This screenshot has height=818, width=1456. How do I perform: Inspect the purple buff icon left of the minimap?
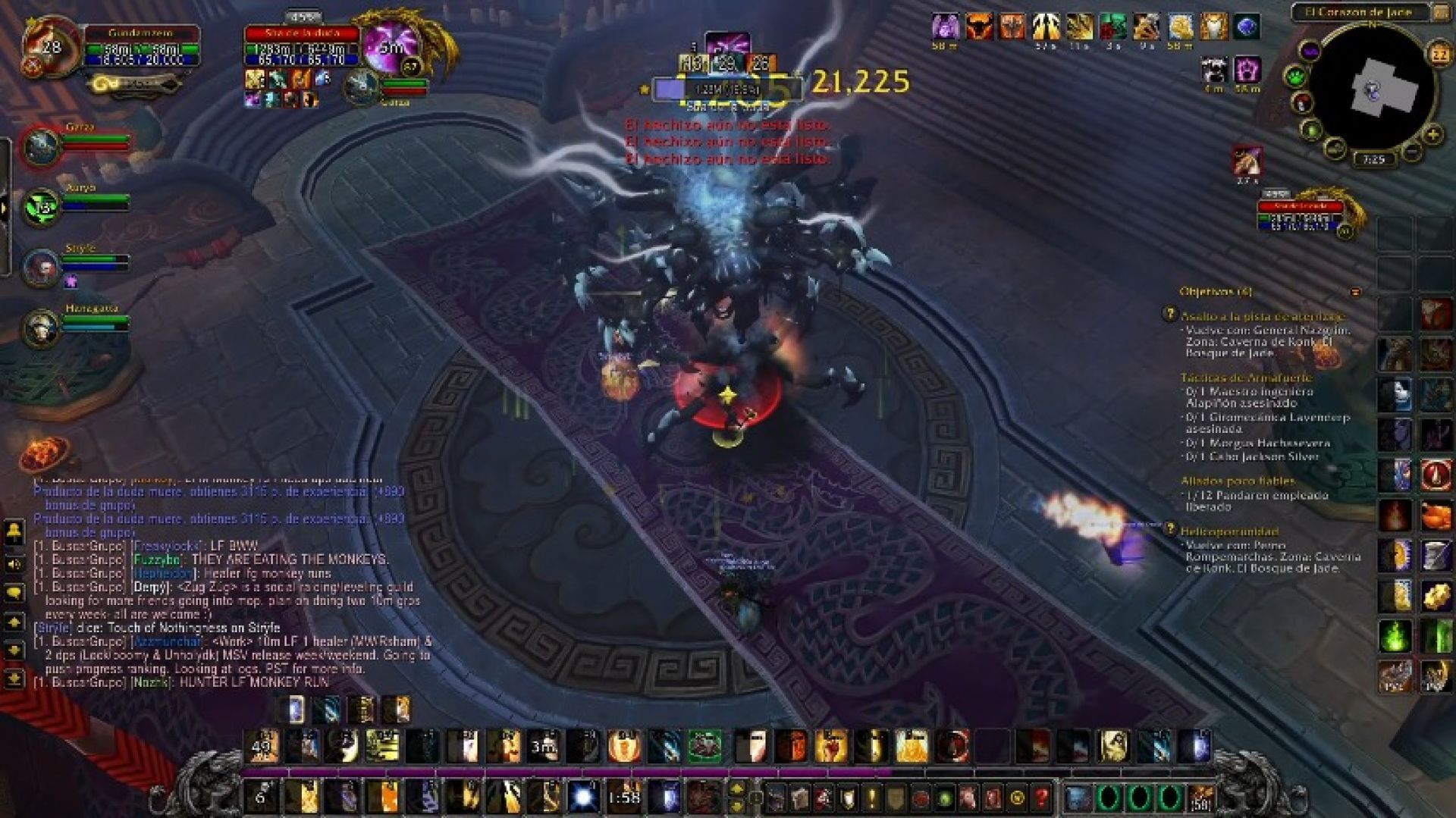[1310, 50]
